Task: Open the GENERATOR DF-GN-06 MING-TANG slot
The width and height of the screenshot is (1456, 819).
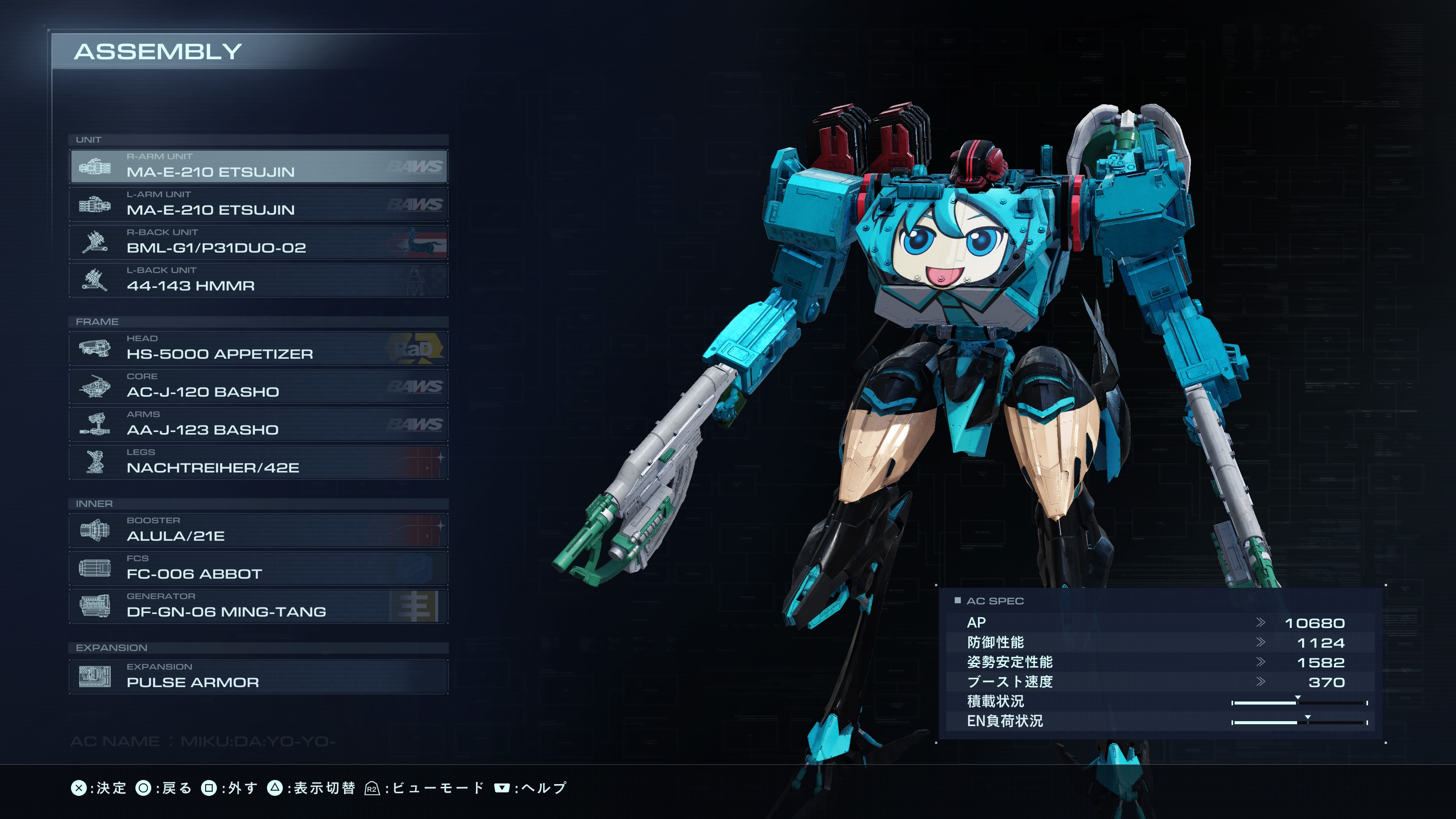Action: (x=259, y=606)
